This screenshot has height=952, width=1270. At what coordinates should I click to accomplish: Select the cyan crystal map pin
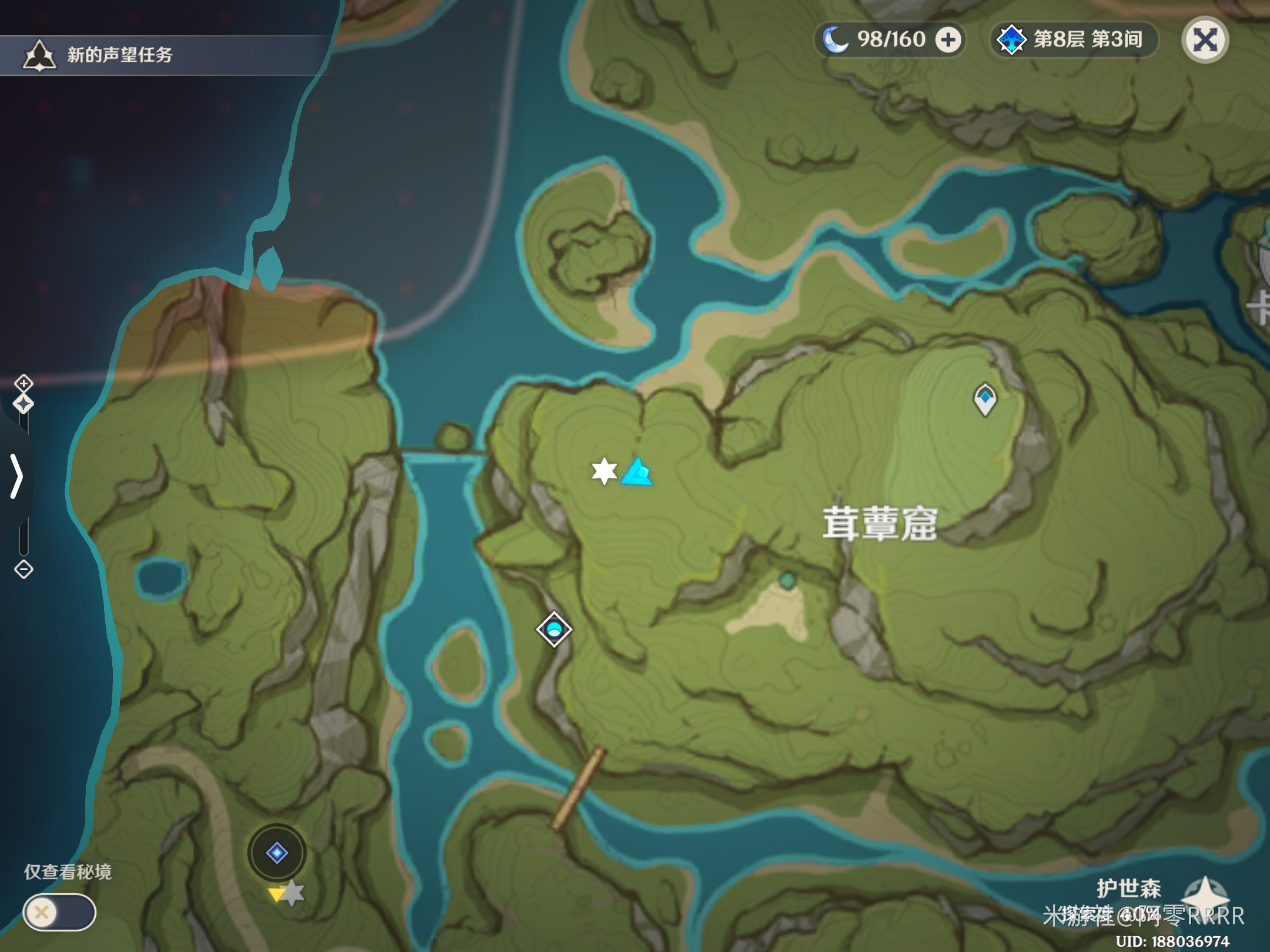637,472
